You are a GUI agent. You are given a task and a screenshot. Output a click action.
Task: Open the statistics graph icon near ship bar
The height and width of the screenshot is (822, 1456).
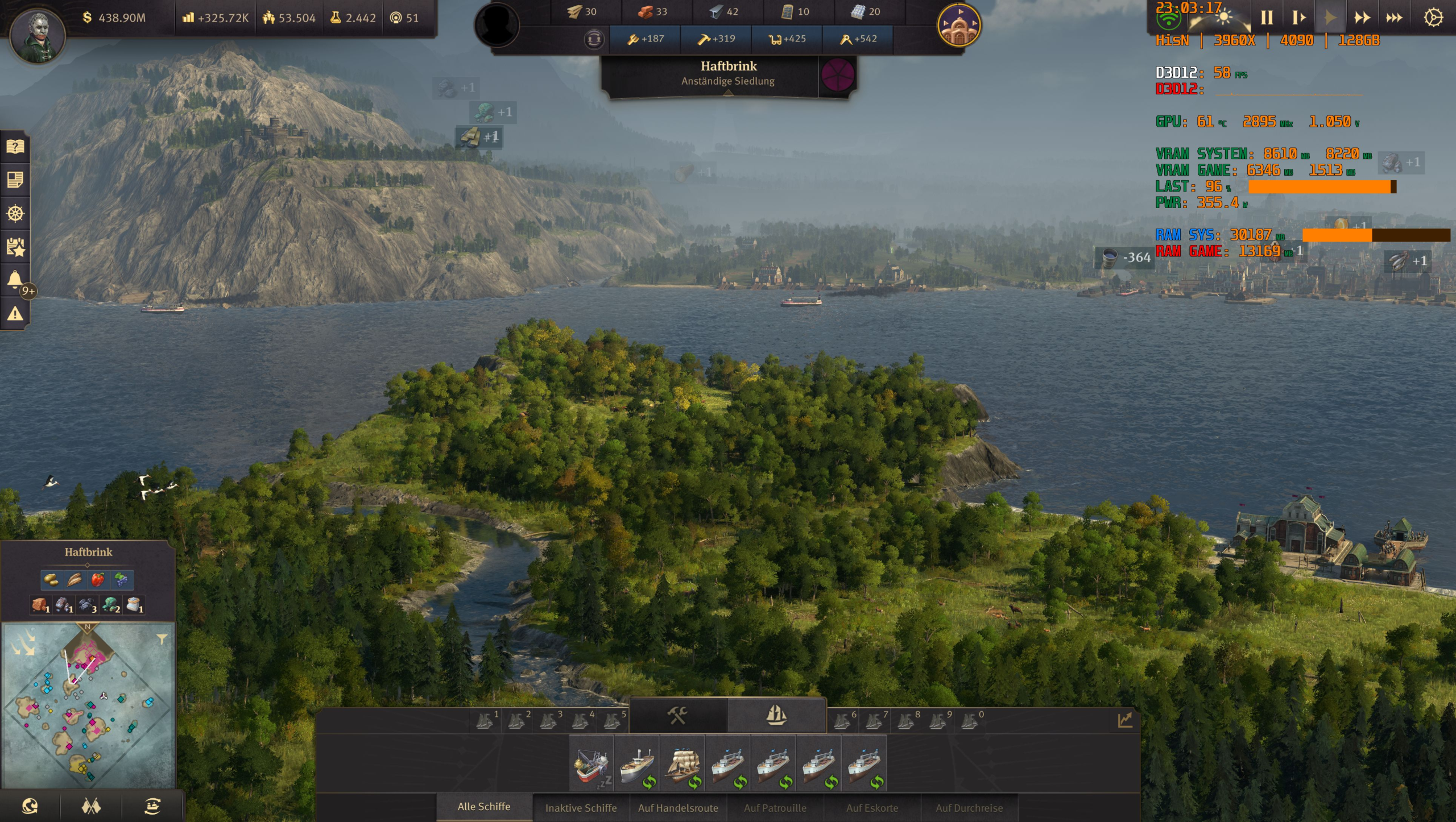pyautogui.click(x=1124, y=719)
